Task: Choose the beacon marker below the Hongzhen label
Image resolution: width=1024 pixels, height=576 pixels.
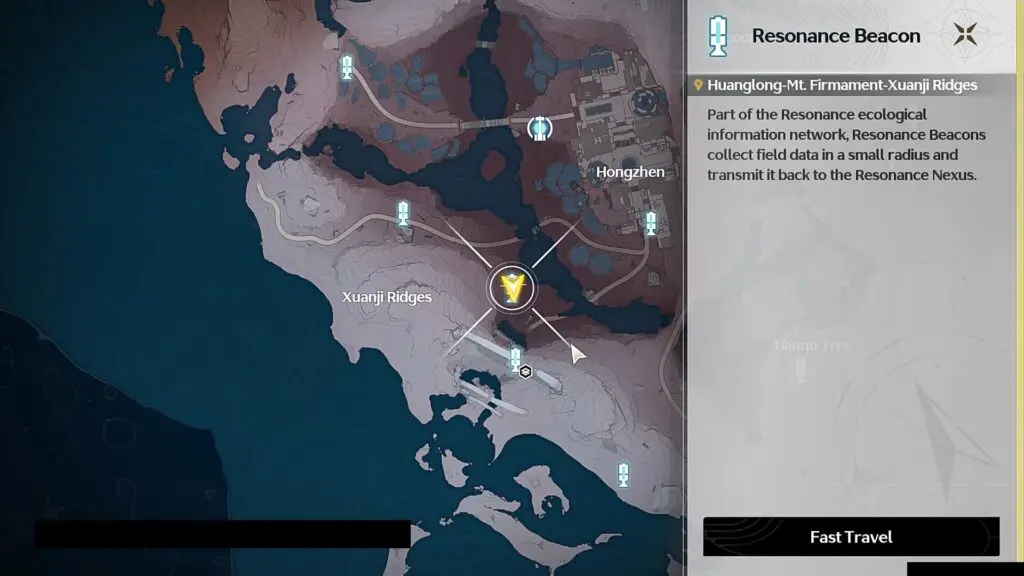Action: [x=651, y=223]
